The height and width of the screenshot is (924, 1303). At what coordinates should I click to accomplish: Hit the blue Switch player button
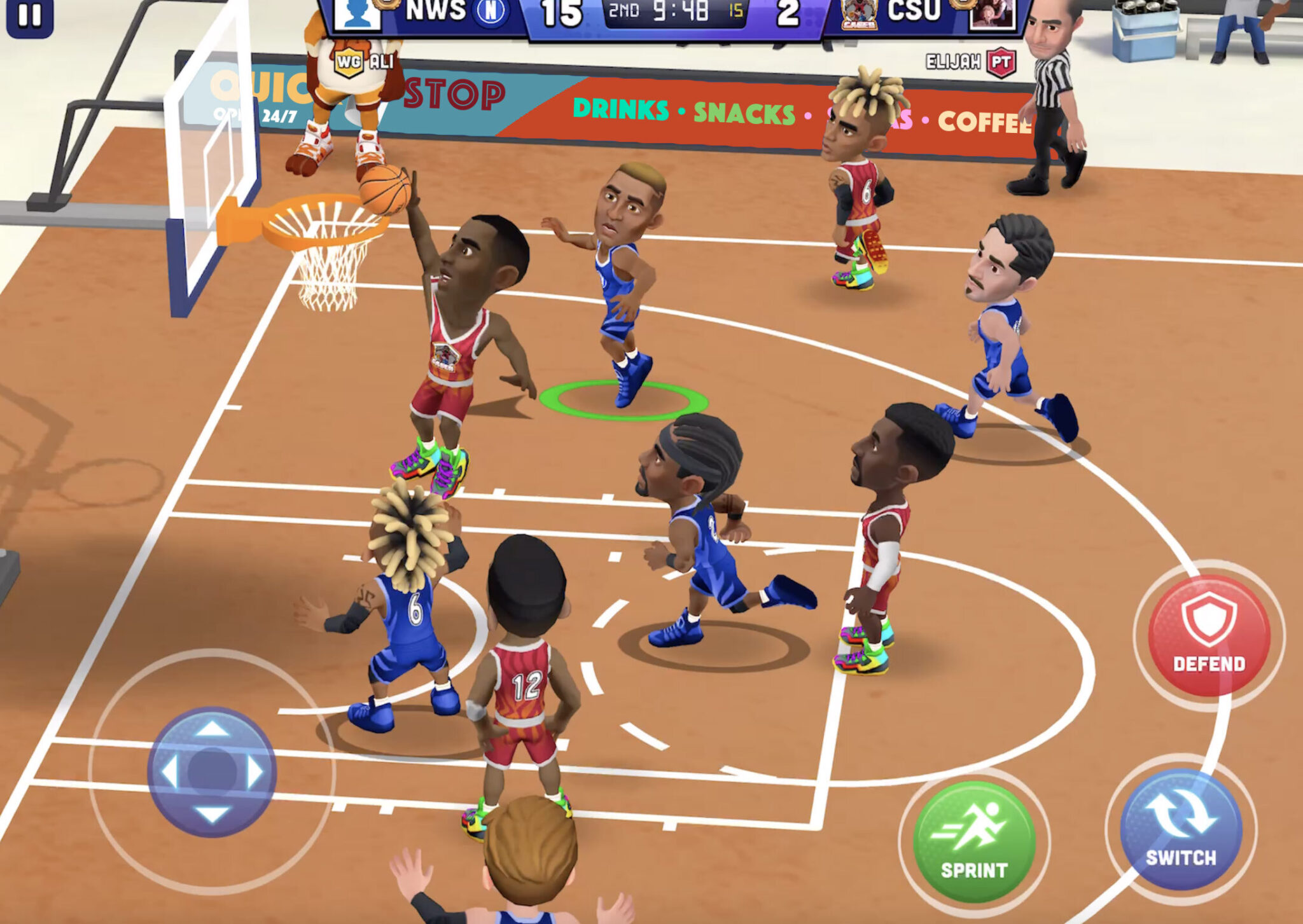click(x=1181, y=828)
